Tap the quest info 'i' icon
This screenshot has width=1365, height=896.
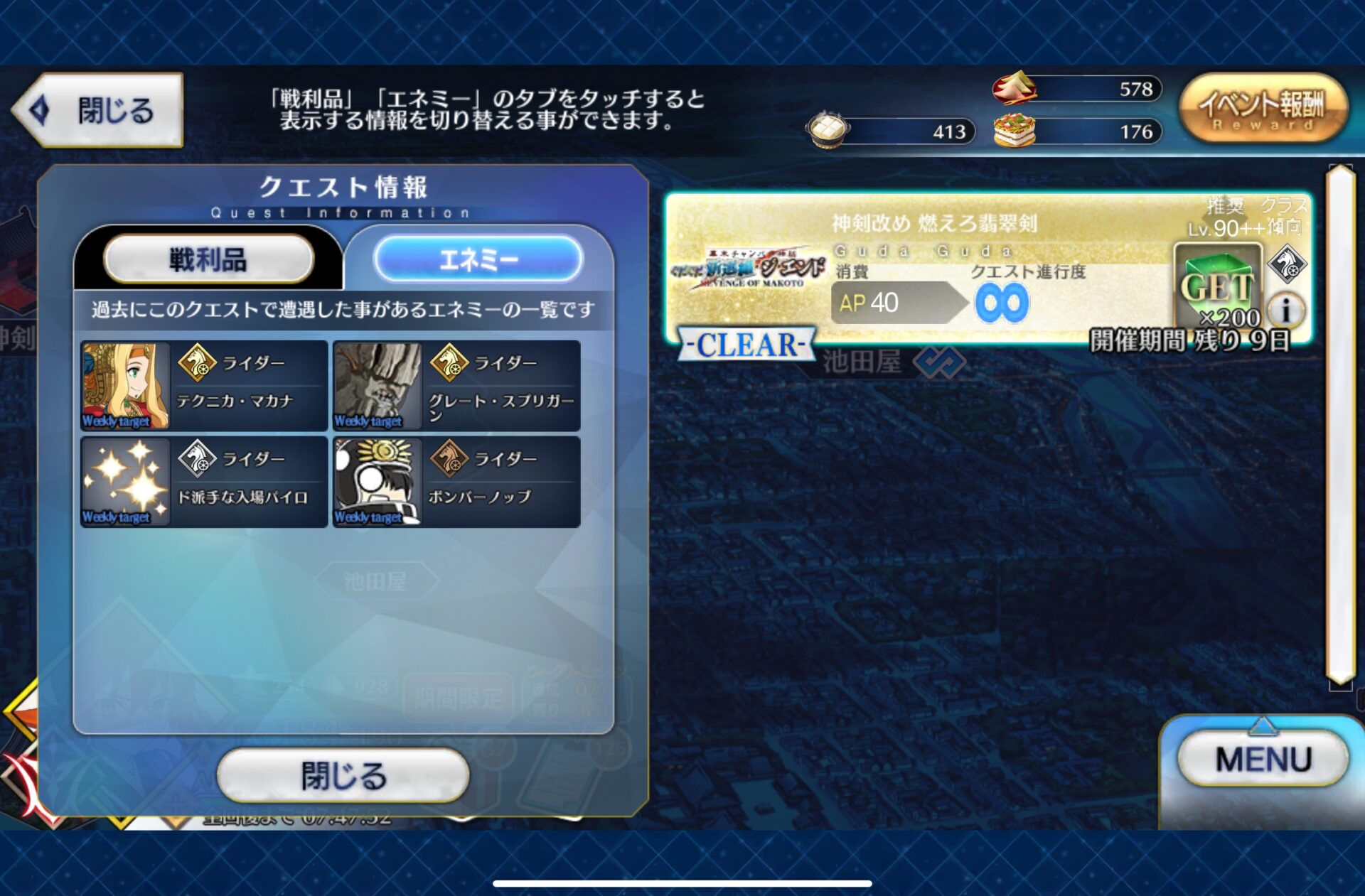[x=1285, y=310]
